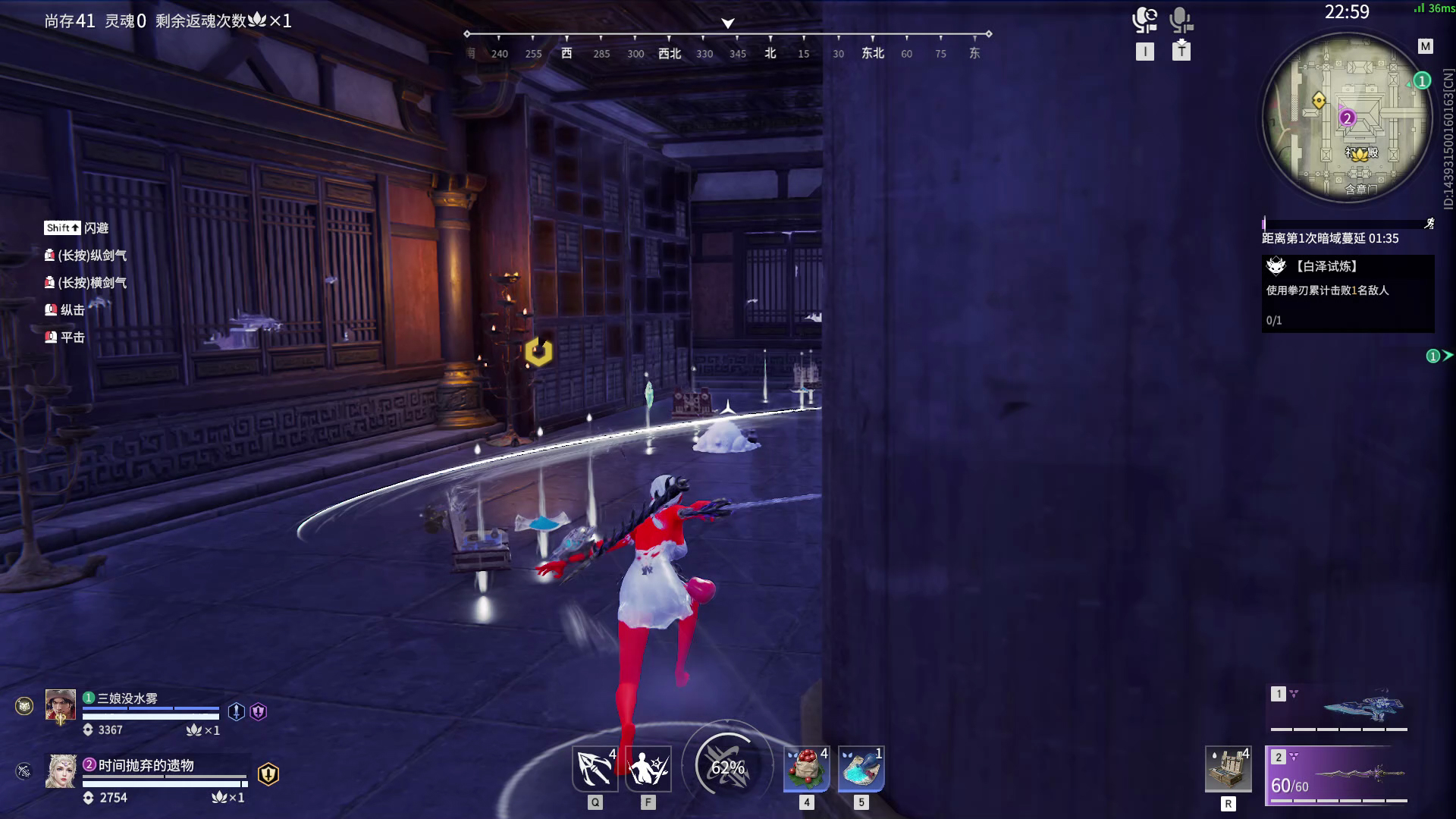Use the berry food item in slot 4
The image size is (1456, 819).
click(x=807, y=768)
